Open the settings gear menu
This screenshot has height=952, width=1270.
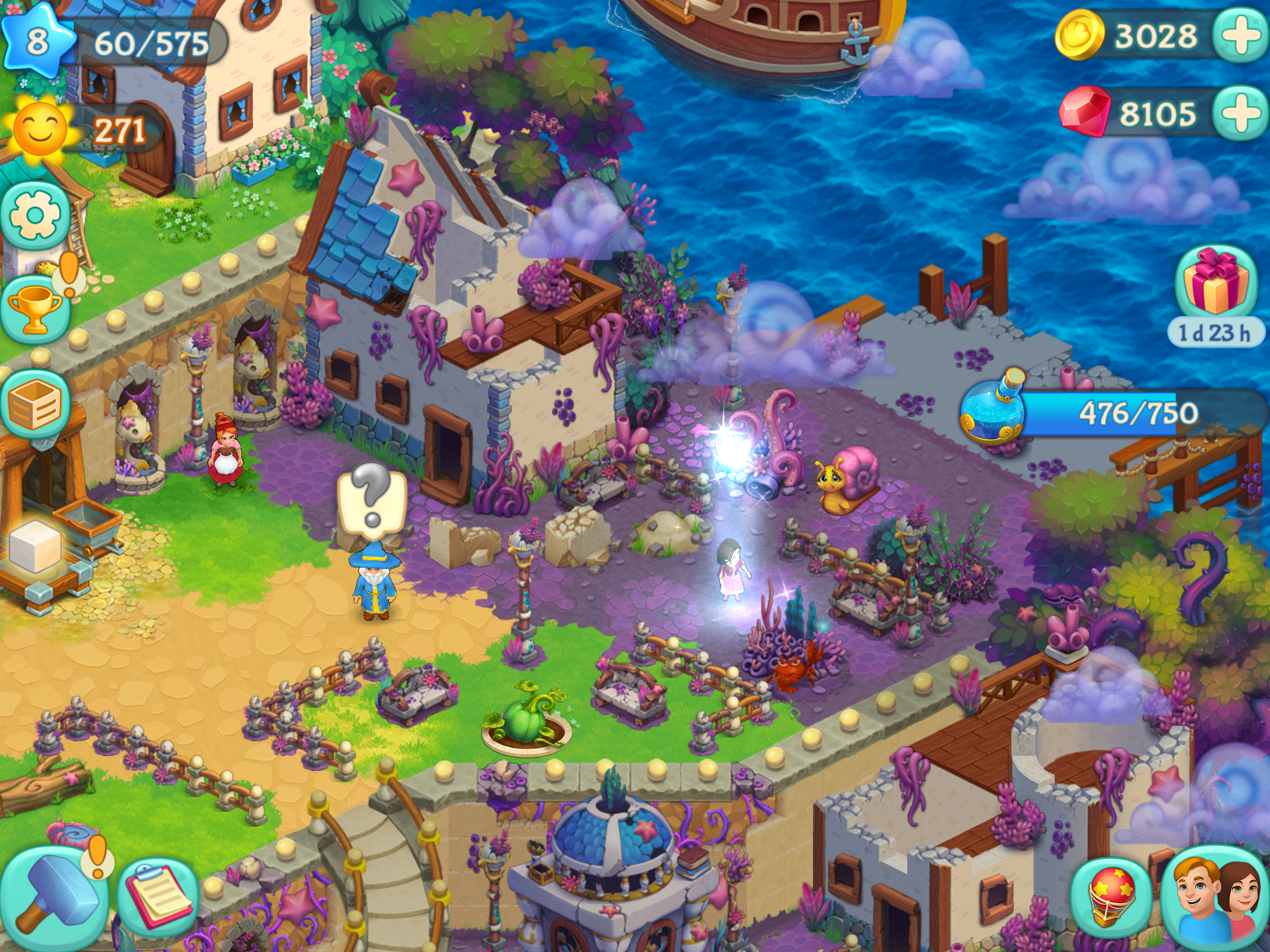click(35, 214)
